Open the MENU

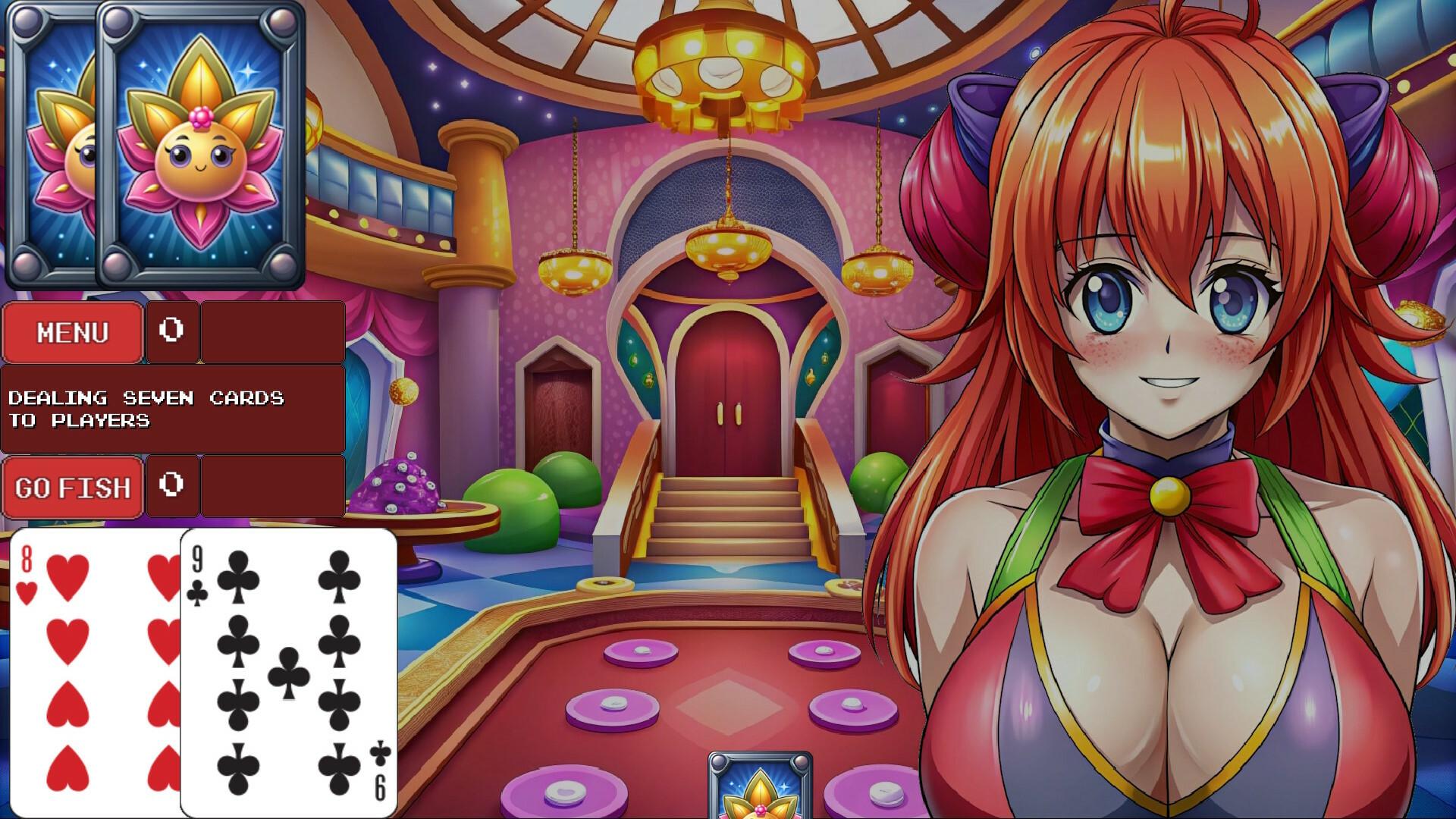pyautogui.click(x=72, y=331)
